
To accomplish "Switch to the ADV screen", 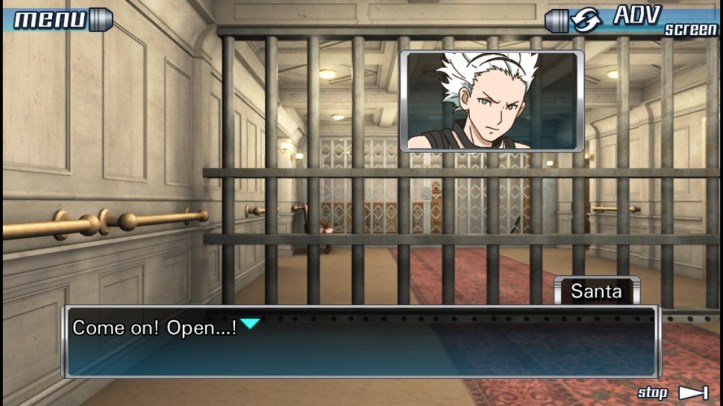I will [632, 20].
